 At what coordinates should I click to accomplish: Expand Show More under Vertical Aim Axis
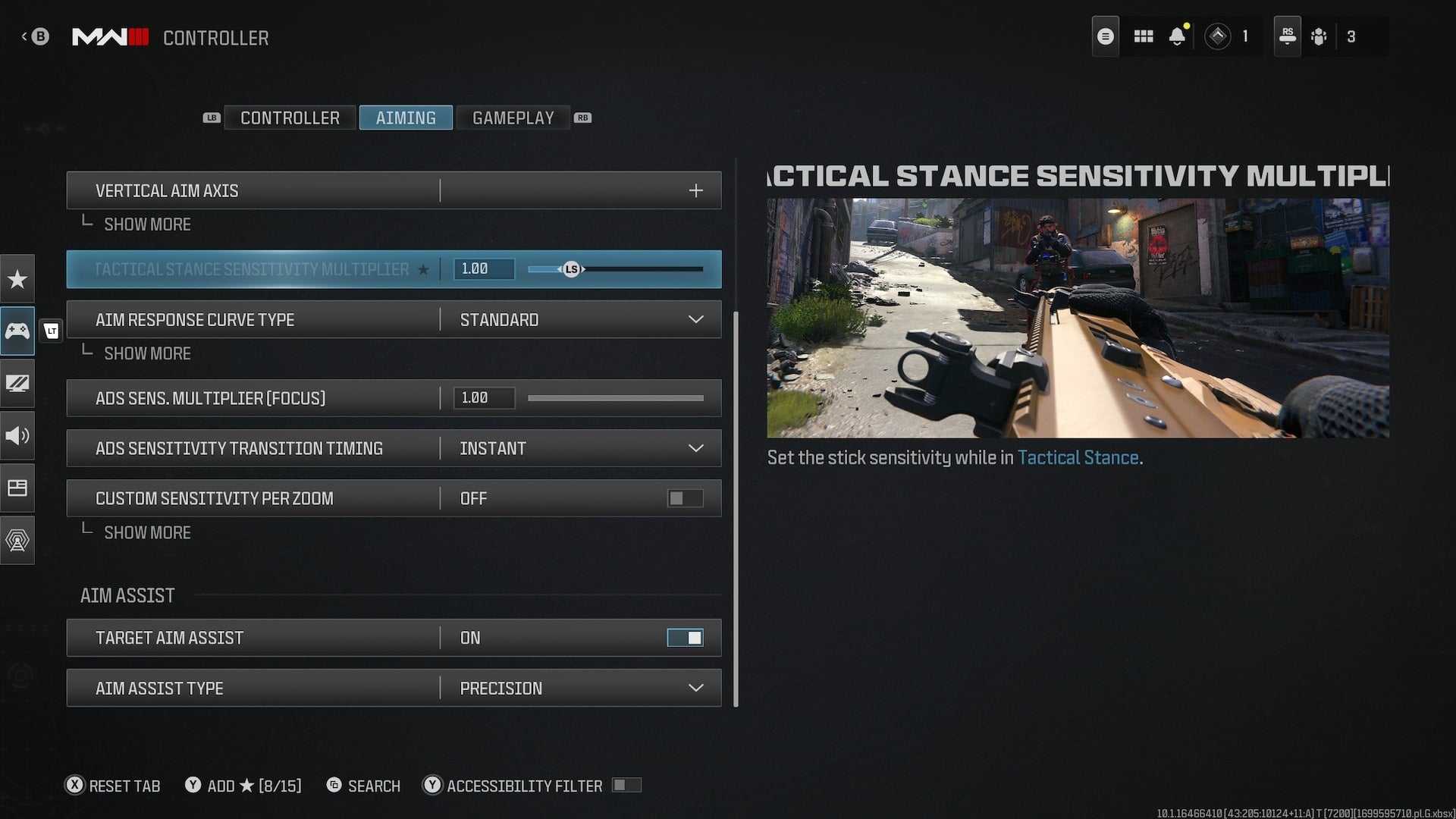146,224
